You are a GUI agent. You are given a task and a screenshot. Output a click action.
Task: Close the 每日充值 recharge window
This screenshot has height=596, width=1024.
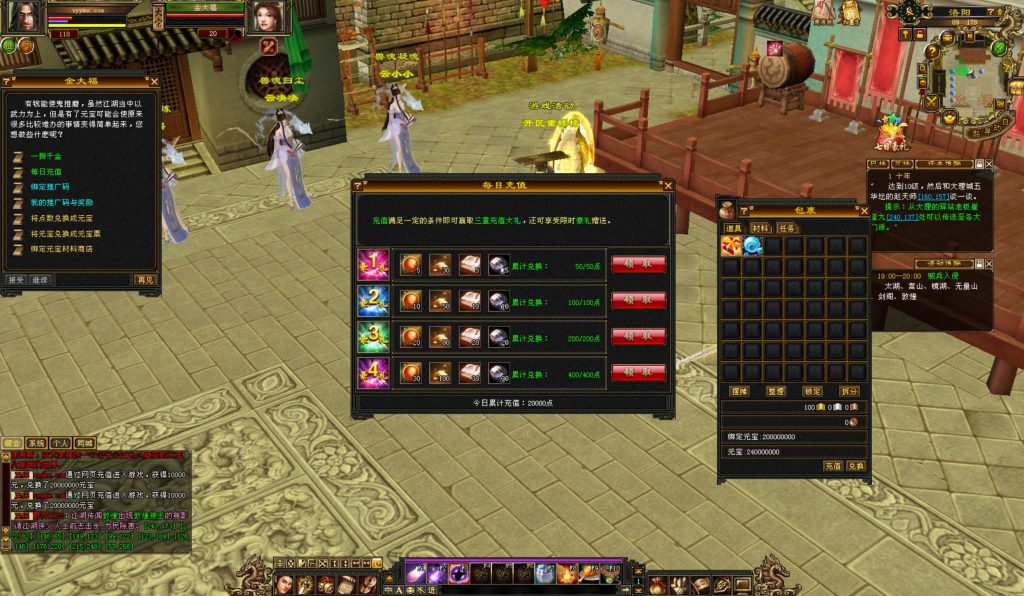tap(668, 185)
